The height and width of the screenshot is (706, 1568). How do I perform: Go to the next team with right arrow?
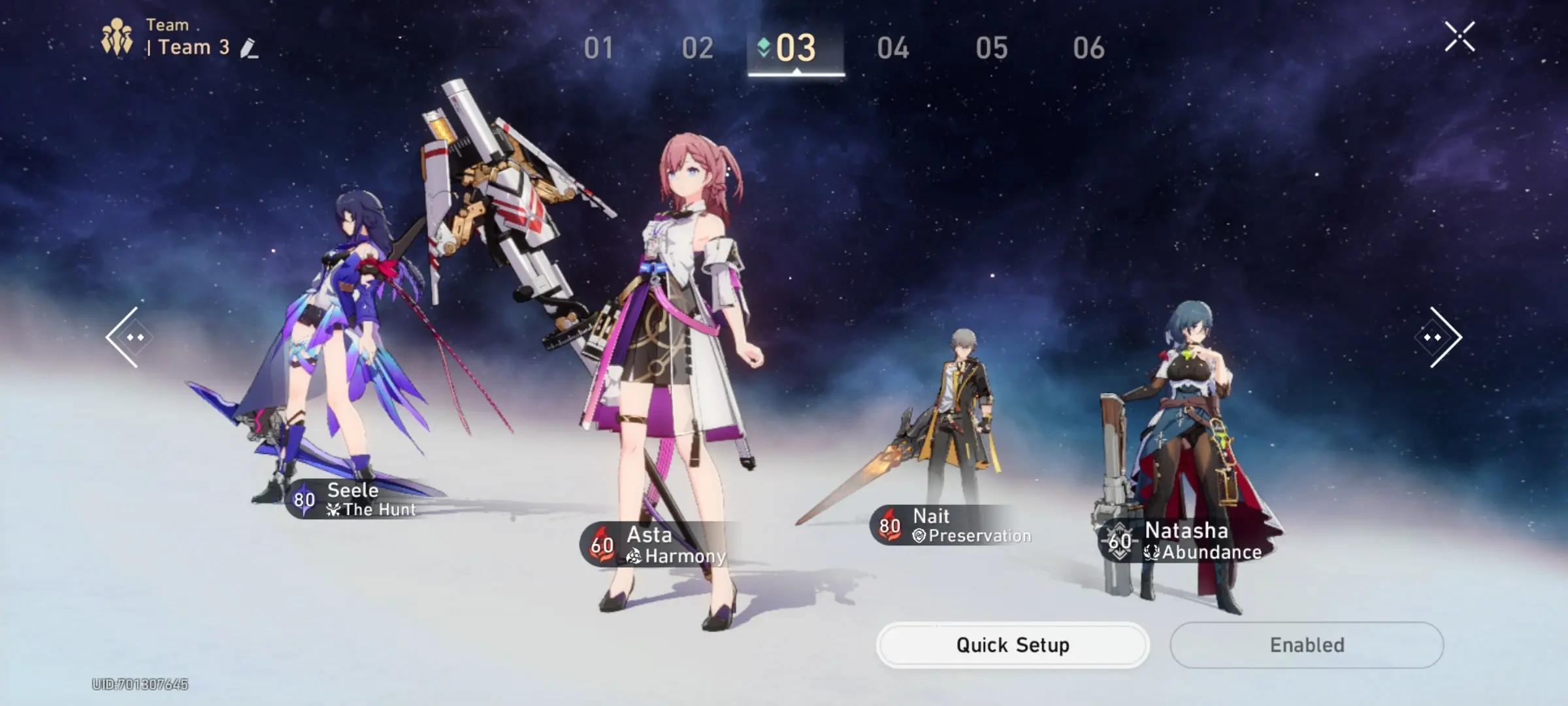1439,337
